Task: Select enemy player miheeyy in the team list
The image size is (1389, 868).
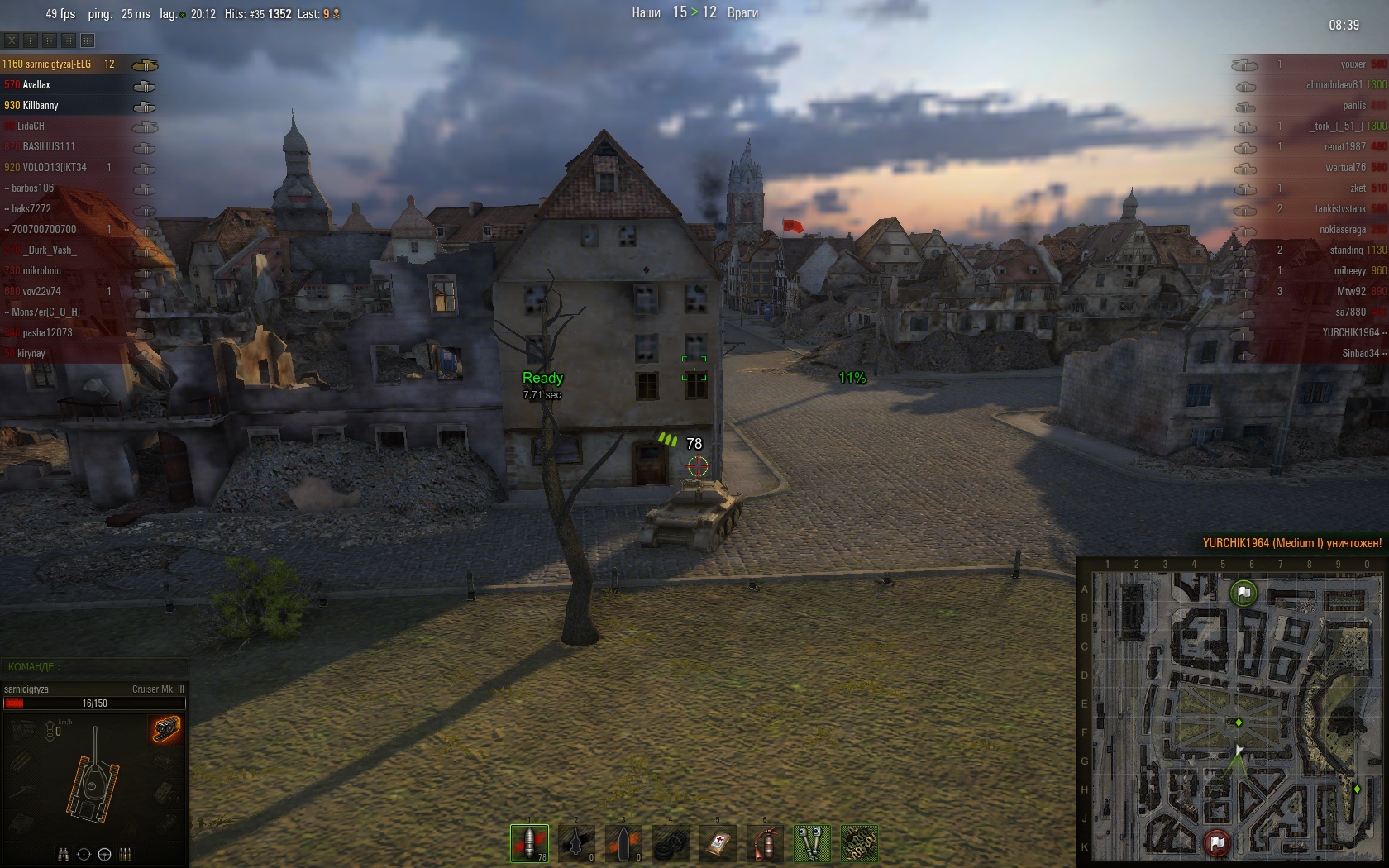Action: click(x=1349, y=271)
